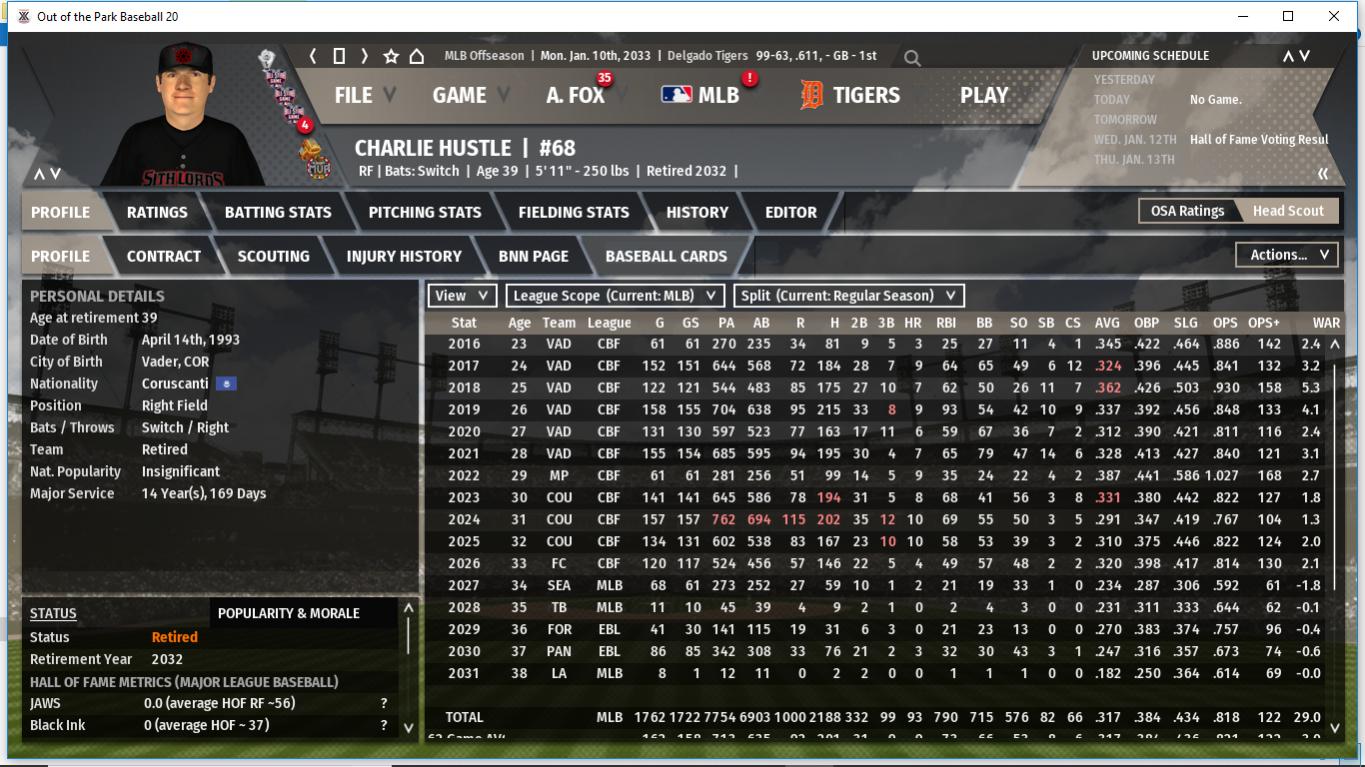
Task: Open the Split Regular Season dropdown
Action: click(849, 296)
